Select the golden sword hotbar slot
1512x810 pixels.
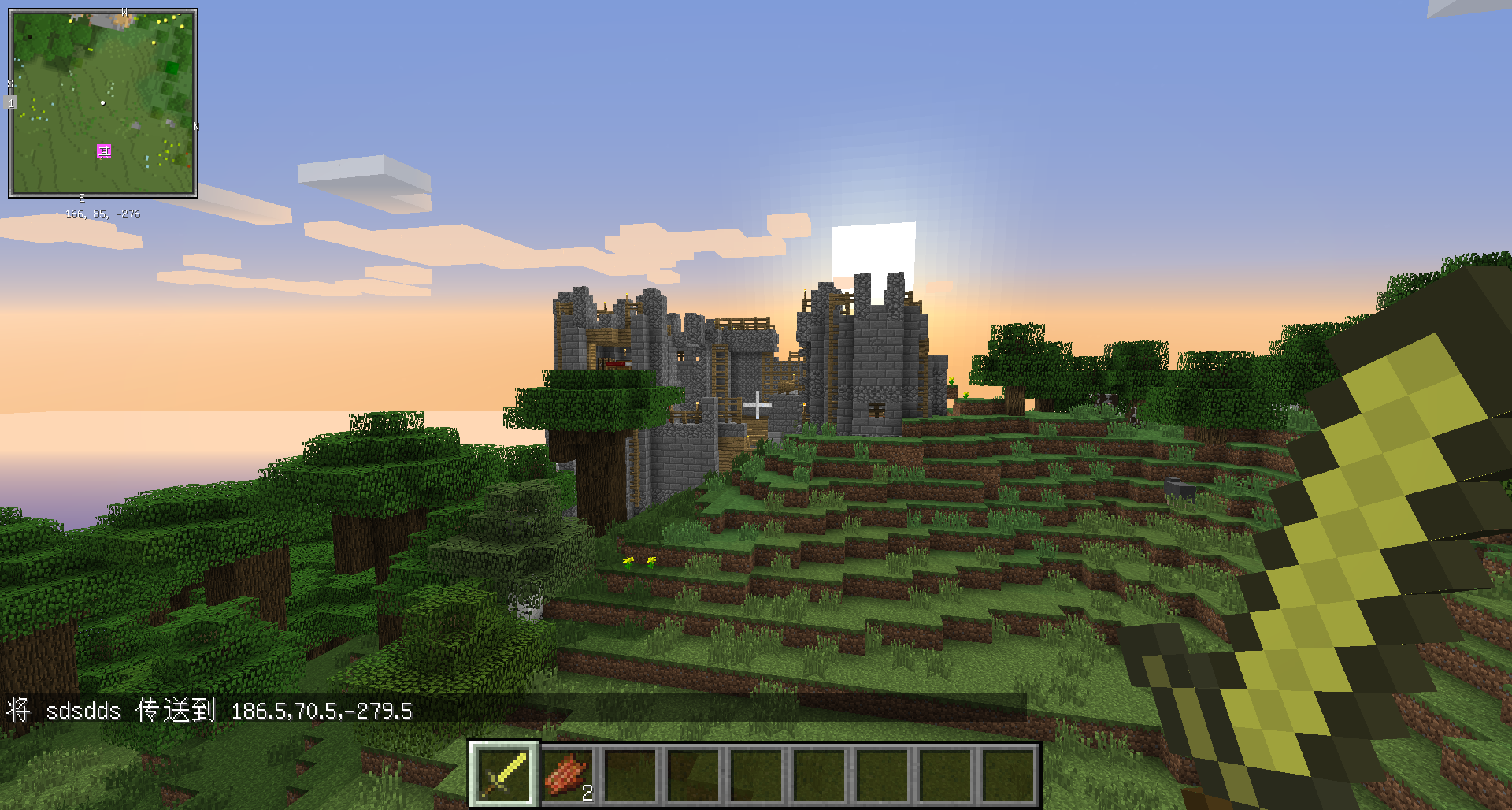coord(504,774)
